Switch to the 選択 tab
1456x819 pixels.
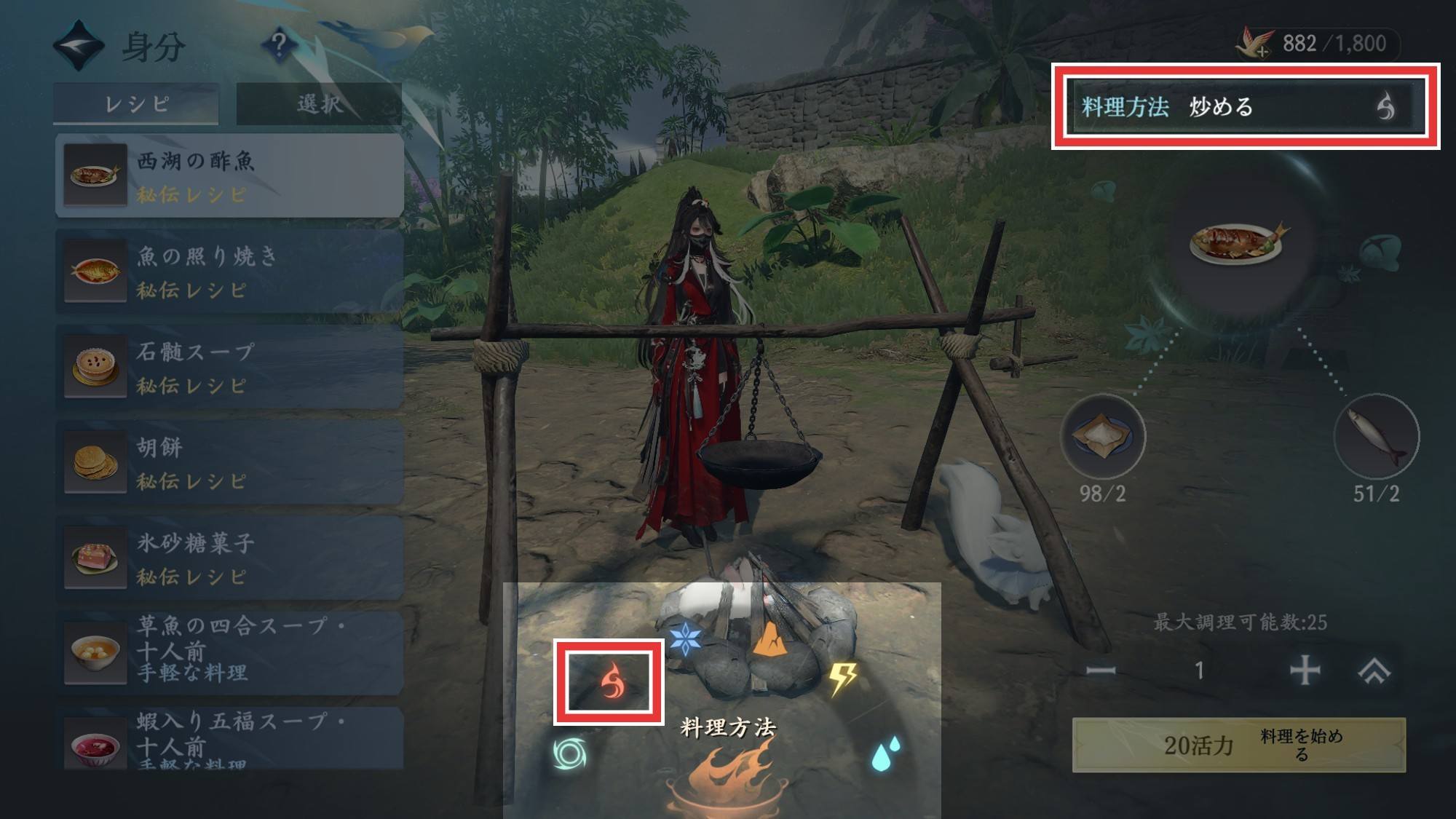(319, 104)
